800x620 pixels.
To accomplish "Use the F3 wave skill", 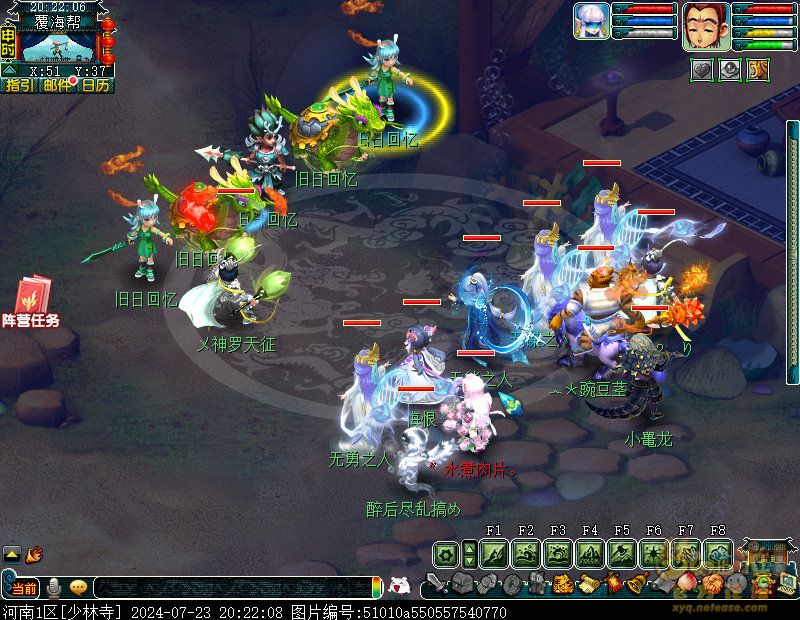I will (x=558, y=553).
